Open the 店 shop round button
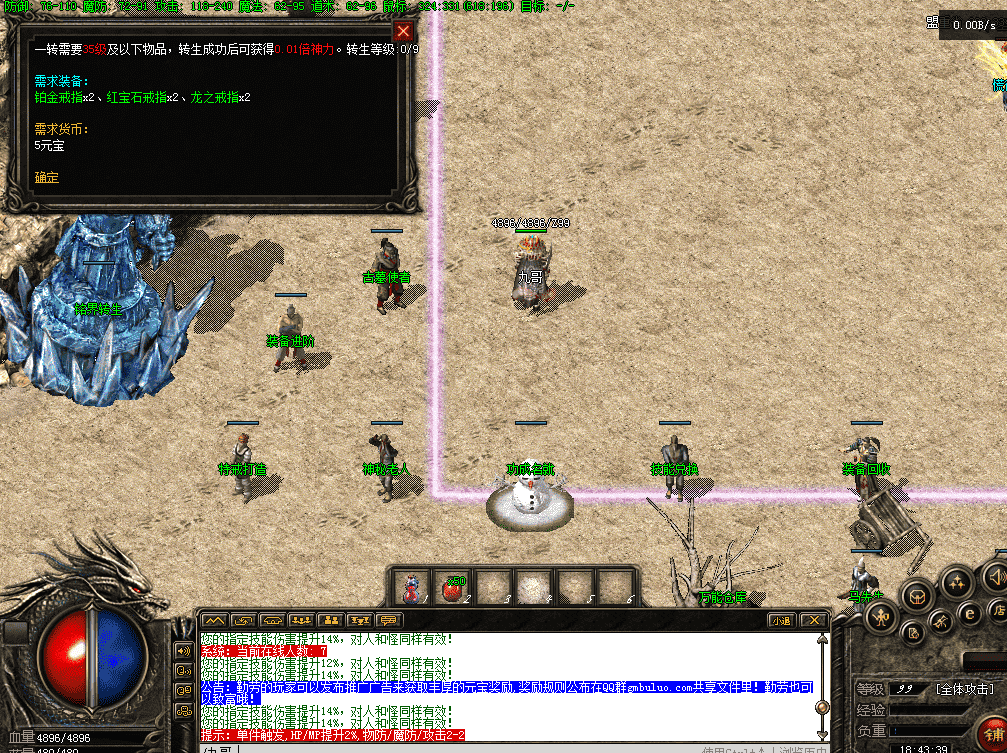Image resolution: width=1007 pixels, height=753 pixels. [x=997, y=609]
